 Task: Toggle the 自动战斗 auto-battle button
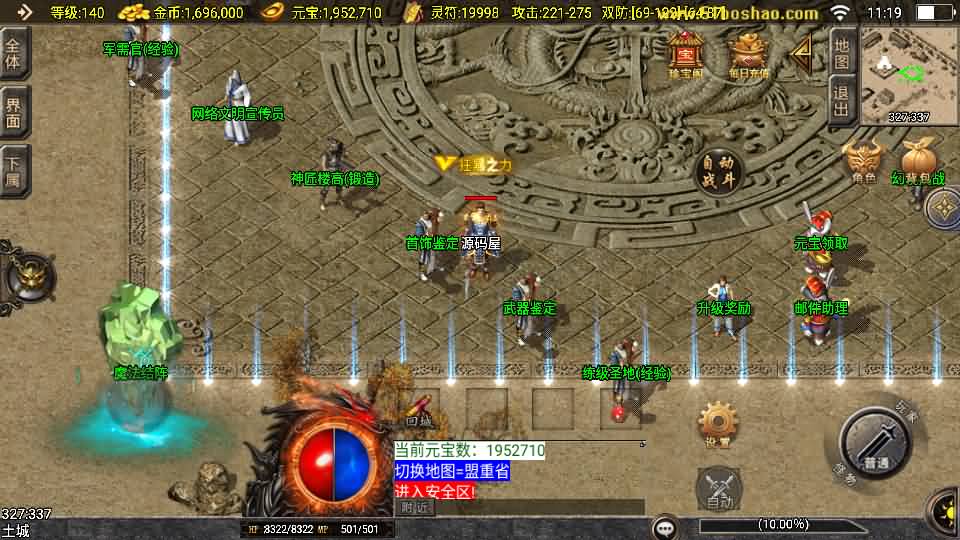pyautogui.click(x=718, y=172)
